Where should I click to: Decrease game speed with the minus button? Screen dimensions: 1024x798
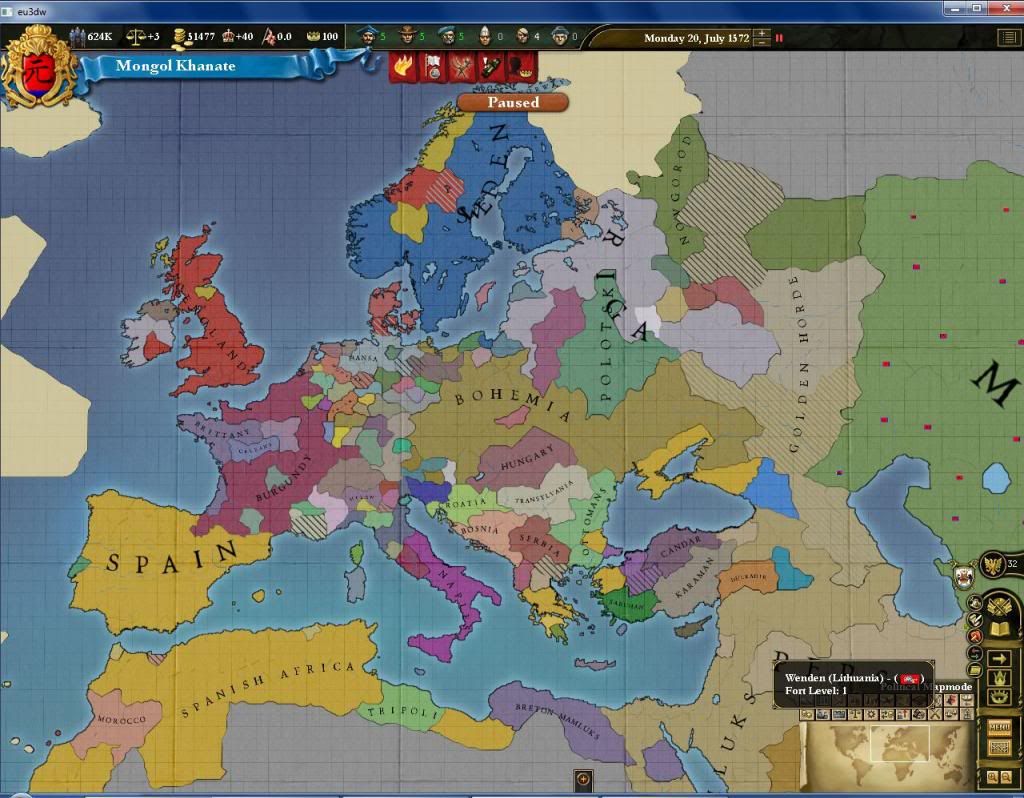(763, 43)
